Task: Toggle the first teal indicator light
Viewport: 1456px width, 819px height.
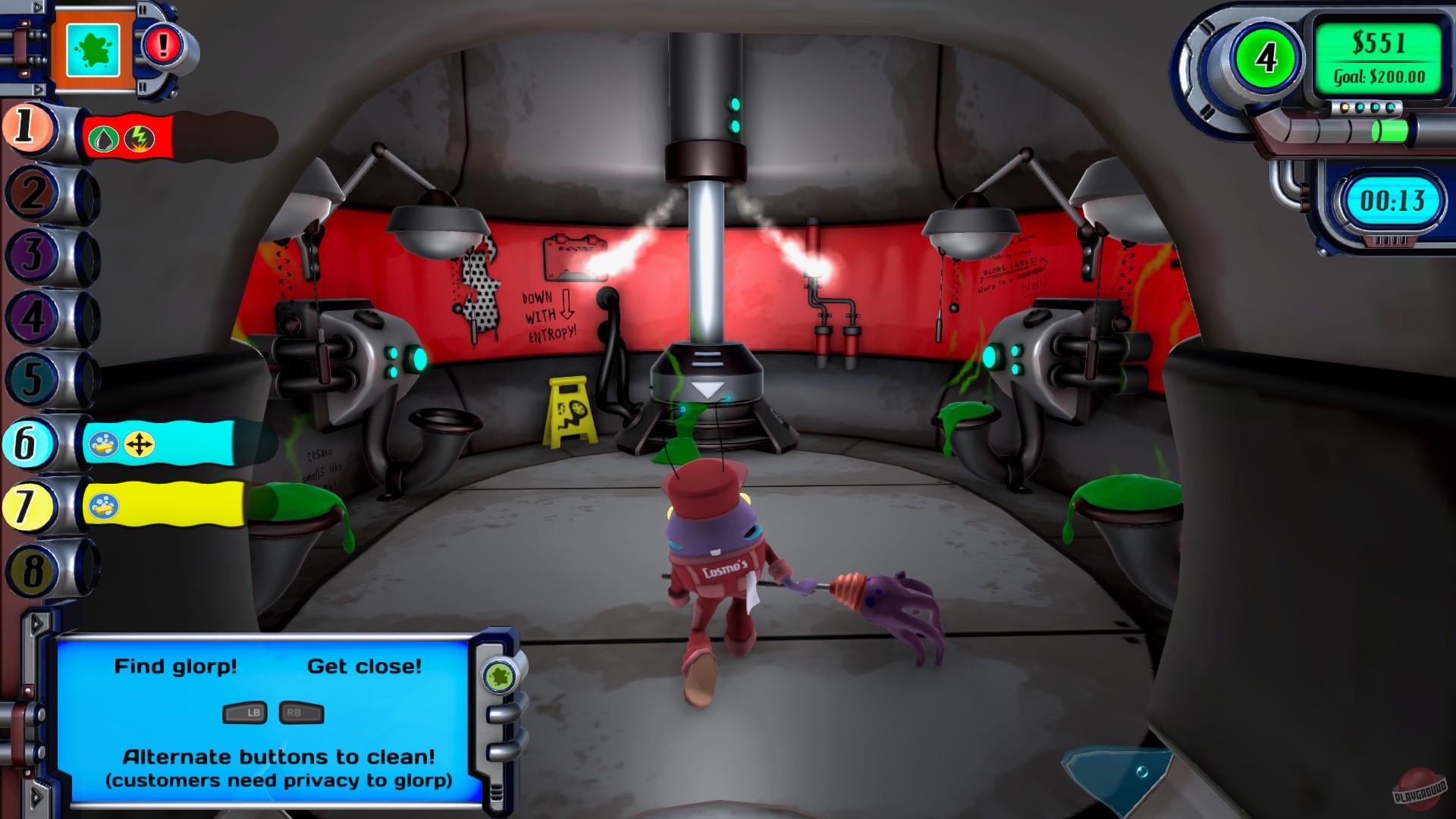Action: pos(1360,107)
